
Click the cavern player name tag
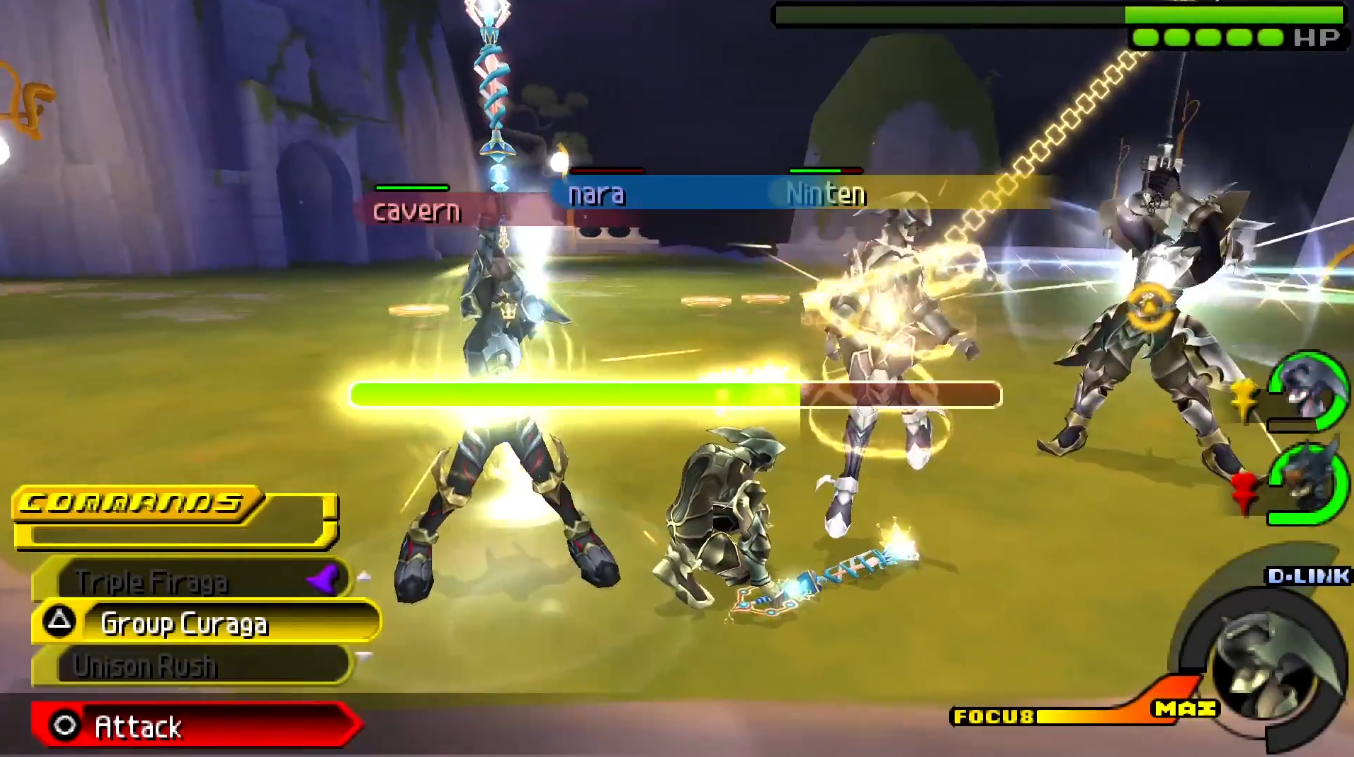[416, 211]
